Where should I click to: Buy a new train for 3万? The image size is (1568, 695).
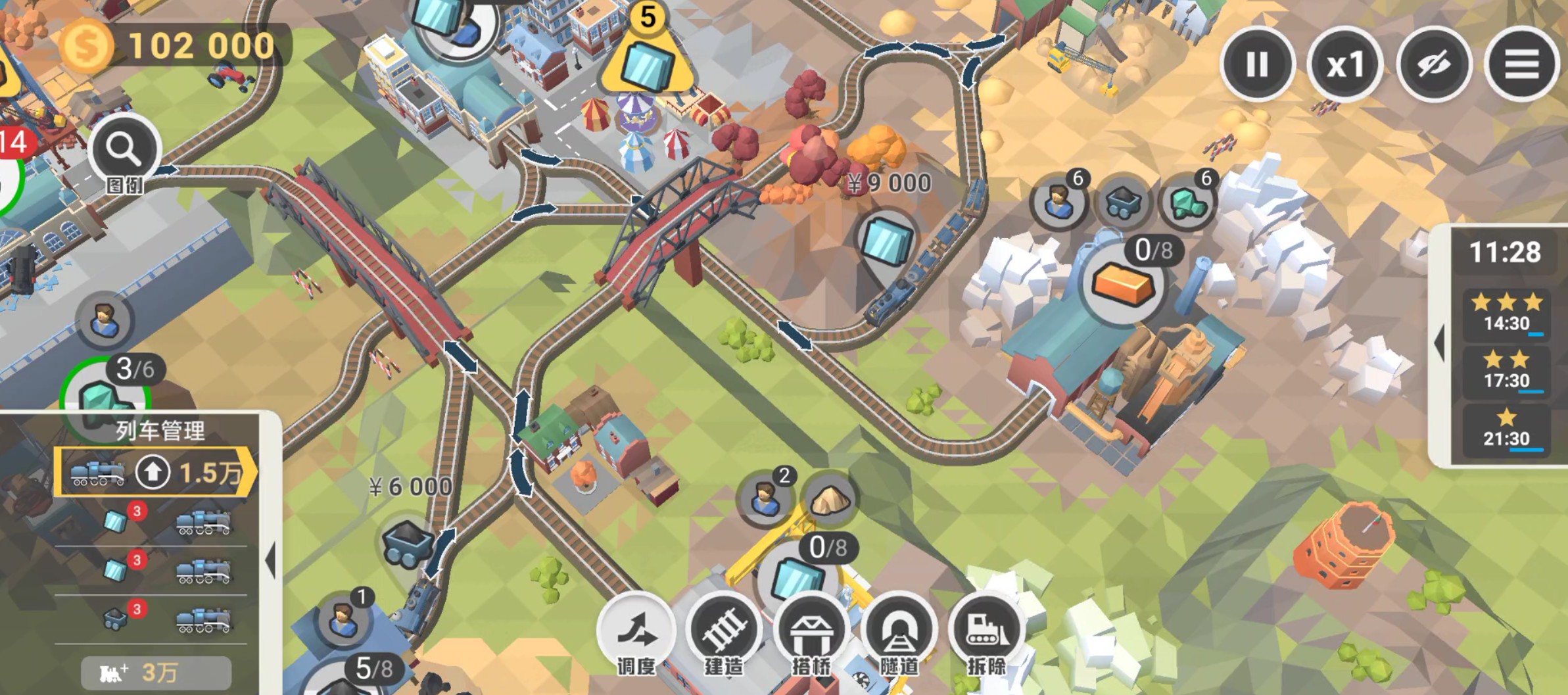click(156, 672)
